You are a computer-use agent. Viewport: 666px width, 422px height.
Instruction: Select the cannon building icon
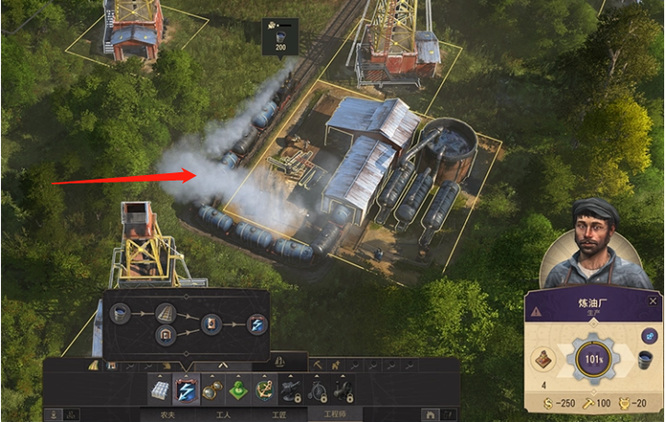[x=290, y=388]
